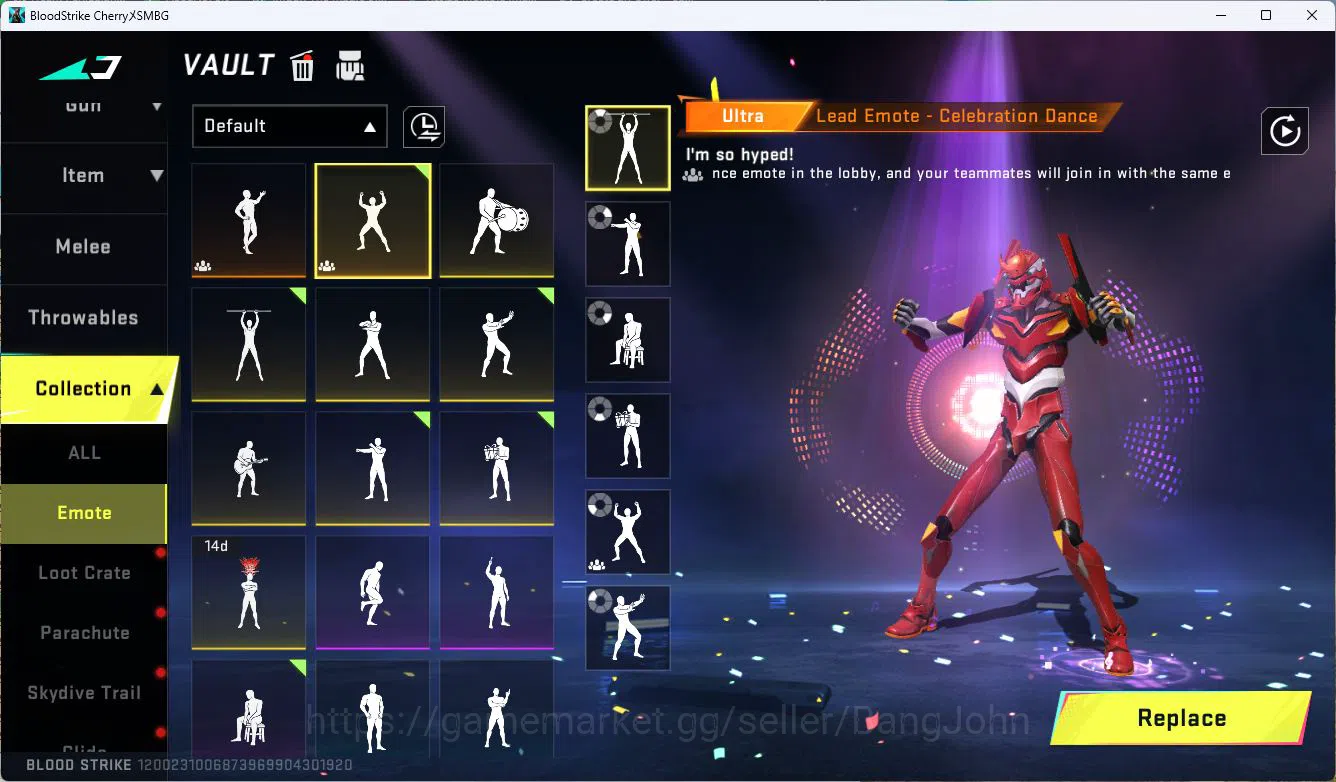Viewport: 1336px width, 782px height.
Task: Click the Collection section header
Action: tap(84, 388)
